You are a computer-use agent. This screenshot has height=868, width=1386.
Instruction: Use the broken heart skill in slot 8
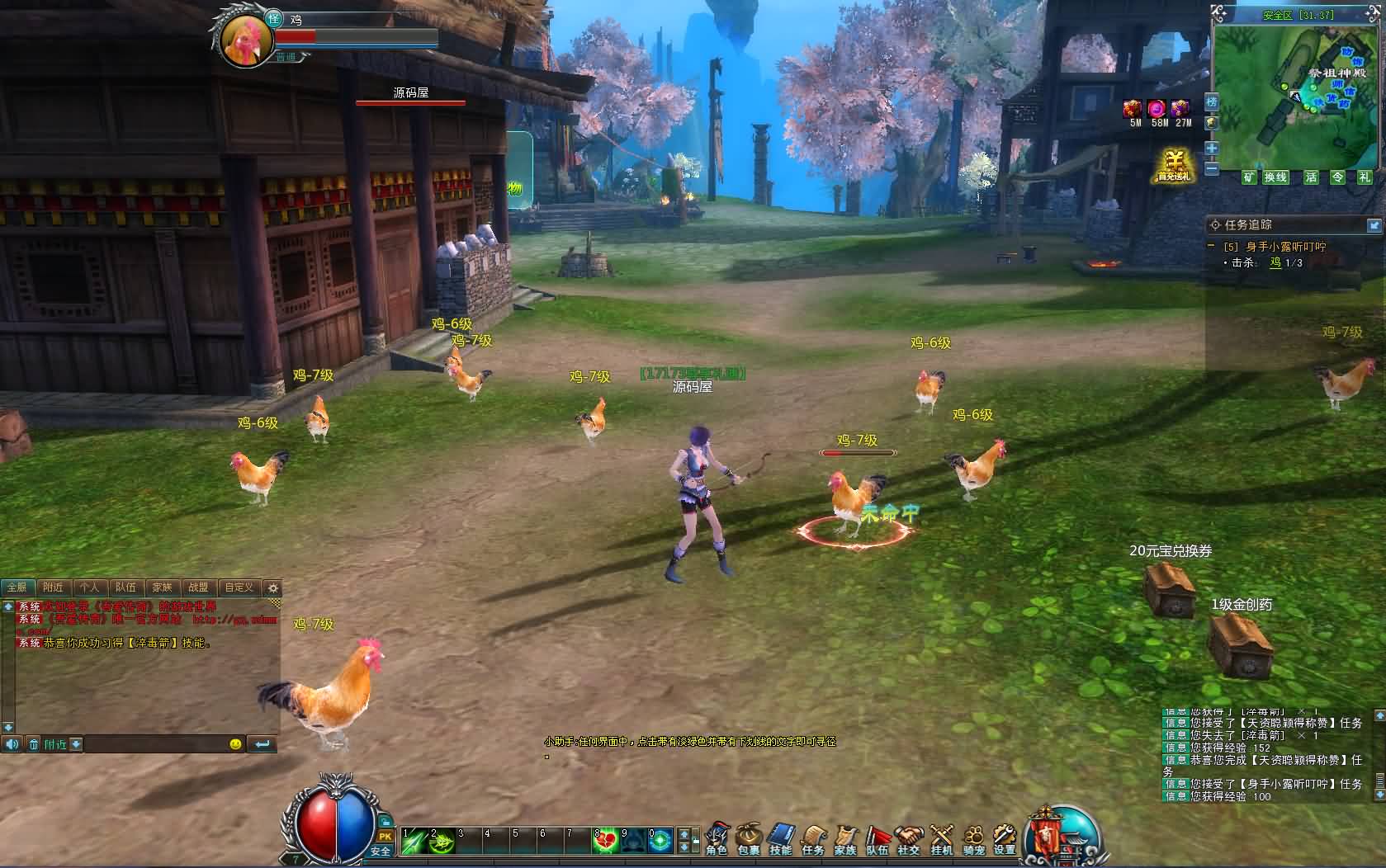tap(607, 841)
